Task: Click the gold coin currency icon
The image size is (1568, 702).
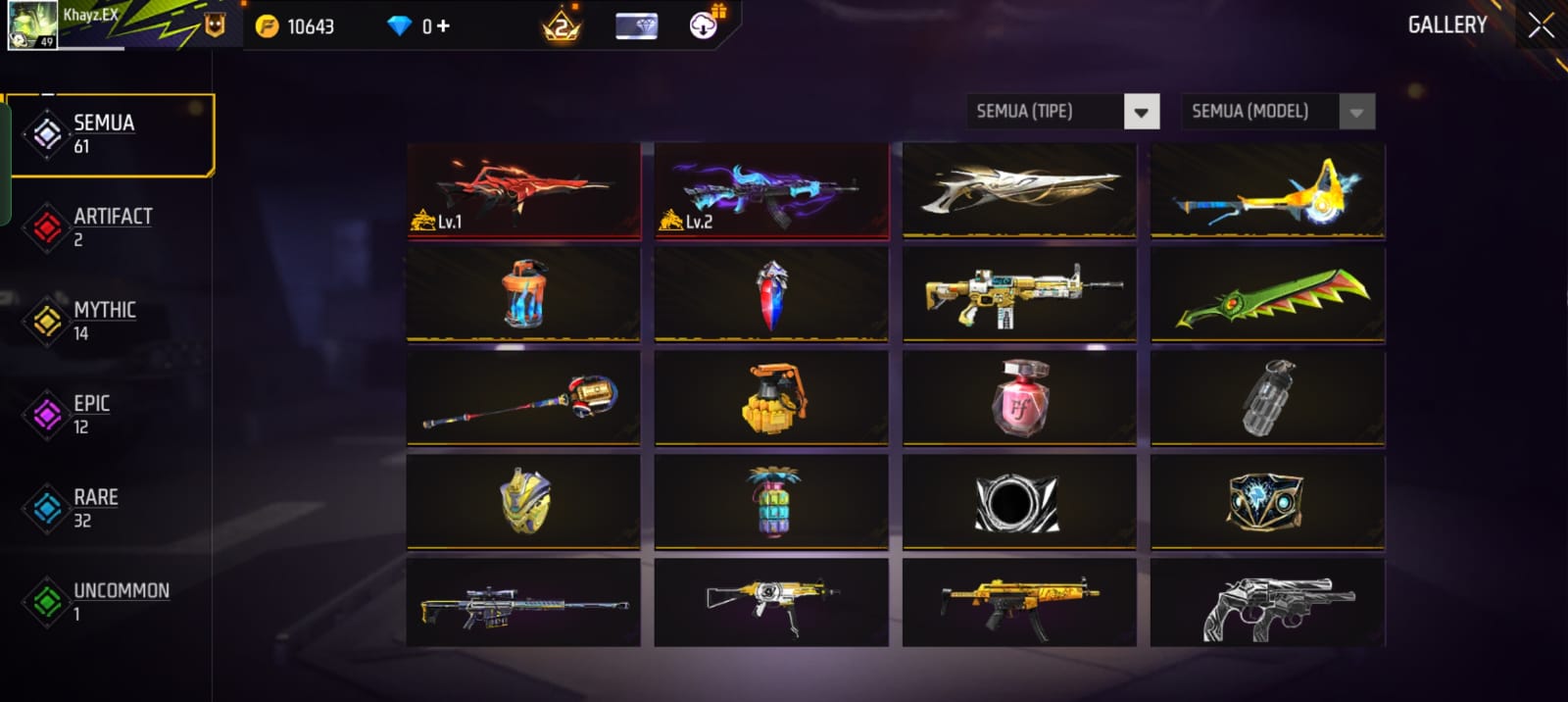Action: coord(267,26)
